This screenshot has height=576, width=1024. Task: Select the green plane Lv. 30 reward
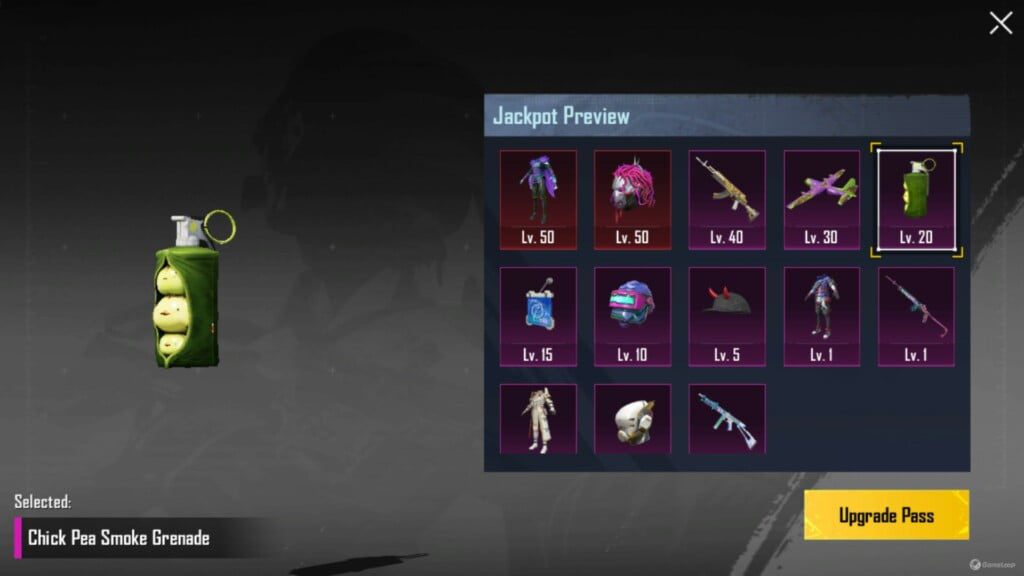tap(821, 199)
